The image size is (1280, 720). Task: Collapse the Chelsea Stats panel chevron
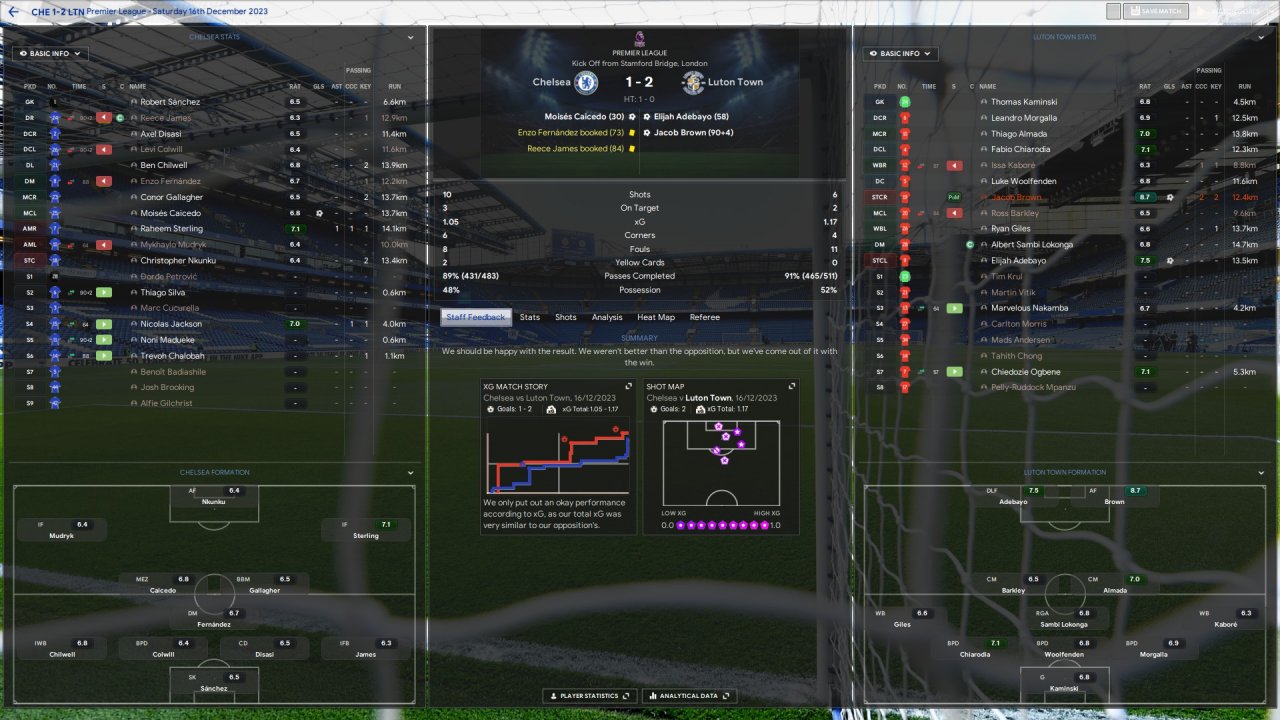410,37
